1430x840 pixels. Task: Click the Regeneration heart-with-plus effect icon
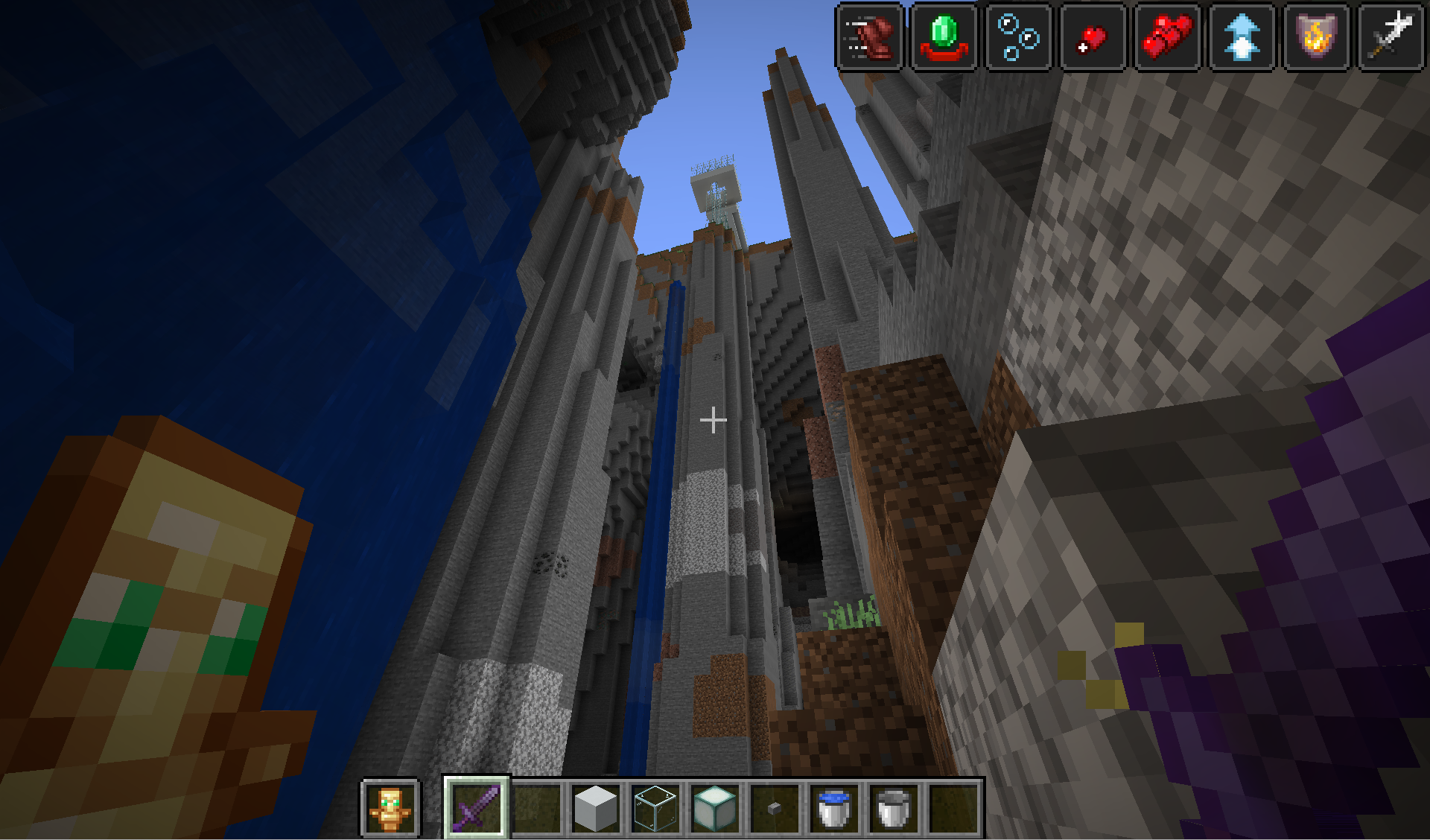(x=1093, y=36)
